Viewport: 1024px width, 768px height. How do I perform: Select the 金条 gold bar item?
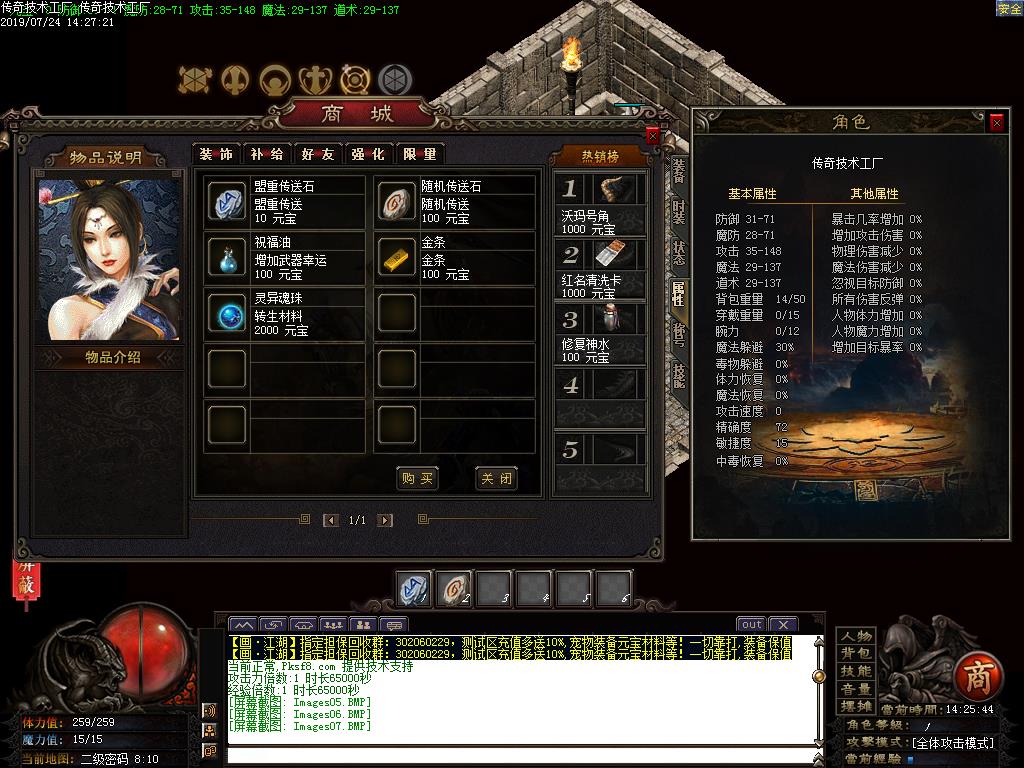coord(397,258)
